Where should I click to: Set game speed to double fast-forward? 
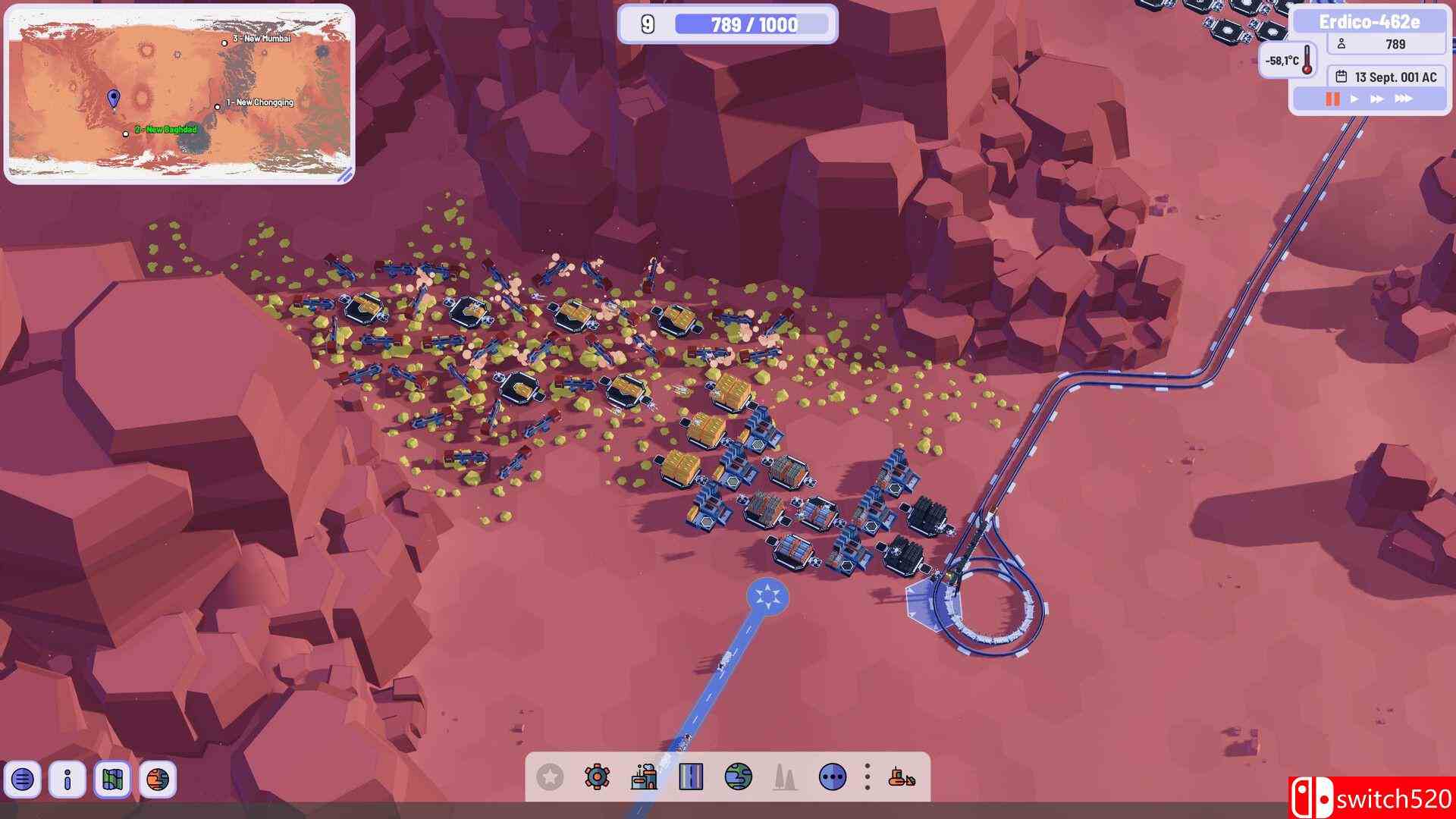pyautogui.click(x=1377, y=99)
